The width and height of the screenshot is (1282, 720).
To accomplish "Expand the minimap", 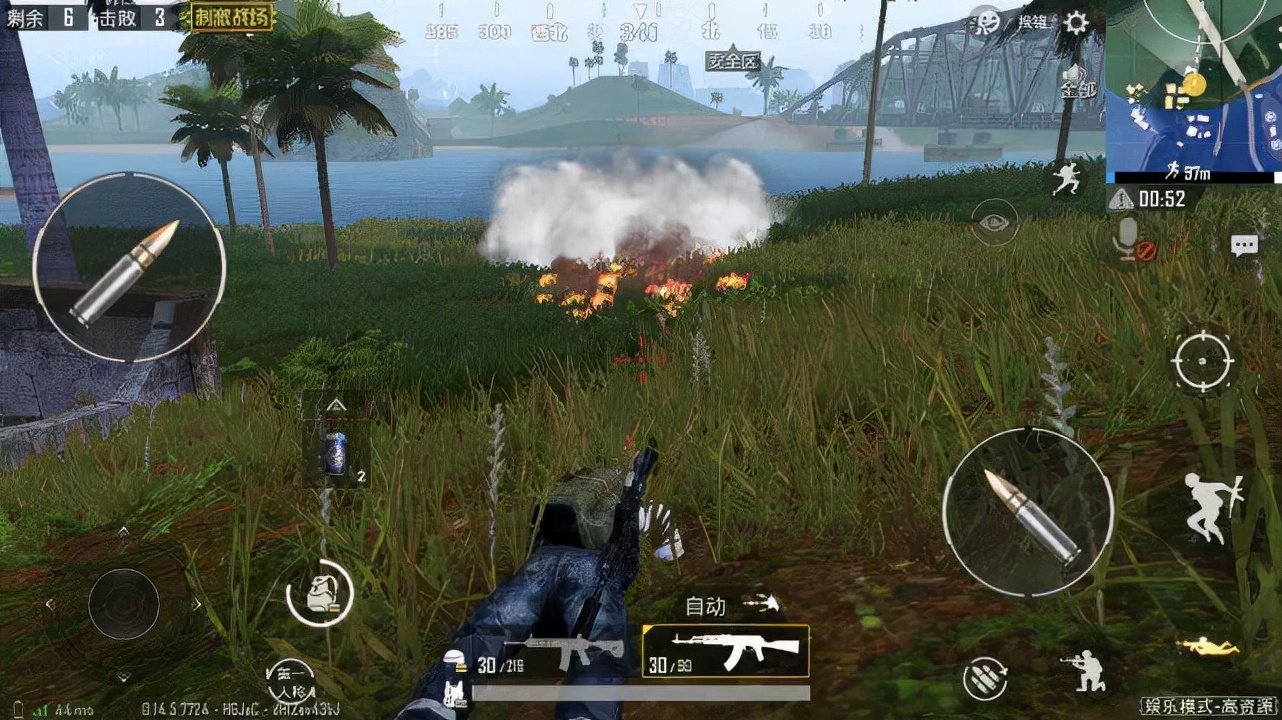I will [1193, 90].
